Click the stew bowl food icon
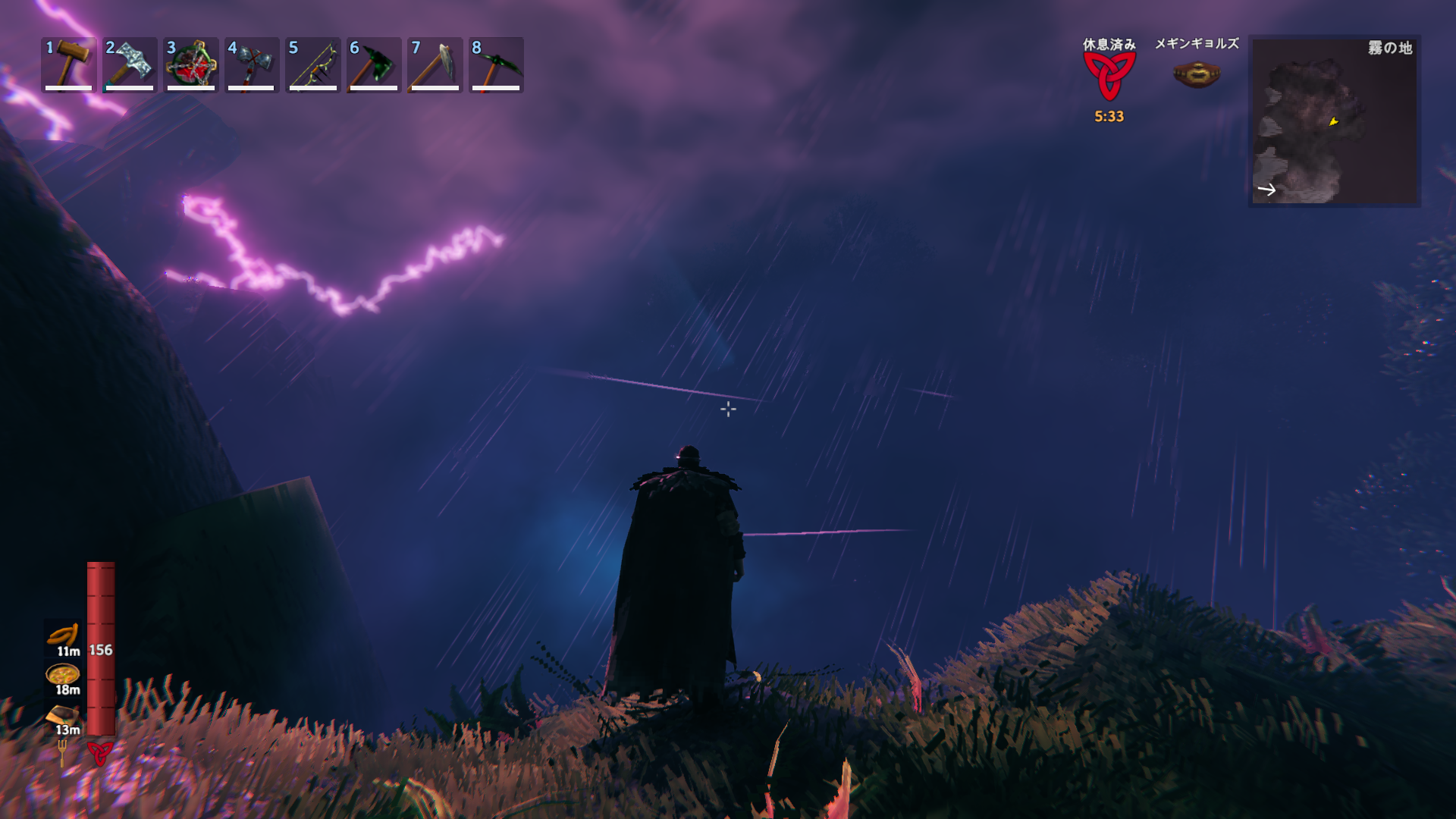The height and width of the screenshot is (819, 1456). 63,673
